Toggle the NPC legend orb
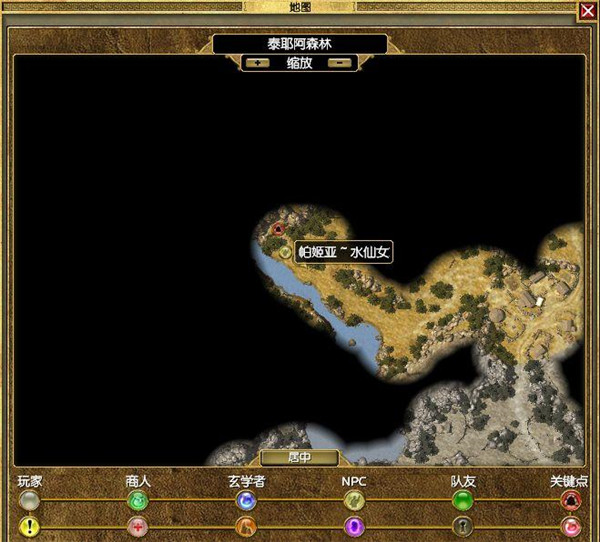Viewport: 600px width, 542px height. [x=354, y=500]
